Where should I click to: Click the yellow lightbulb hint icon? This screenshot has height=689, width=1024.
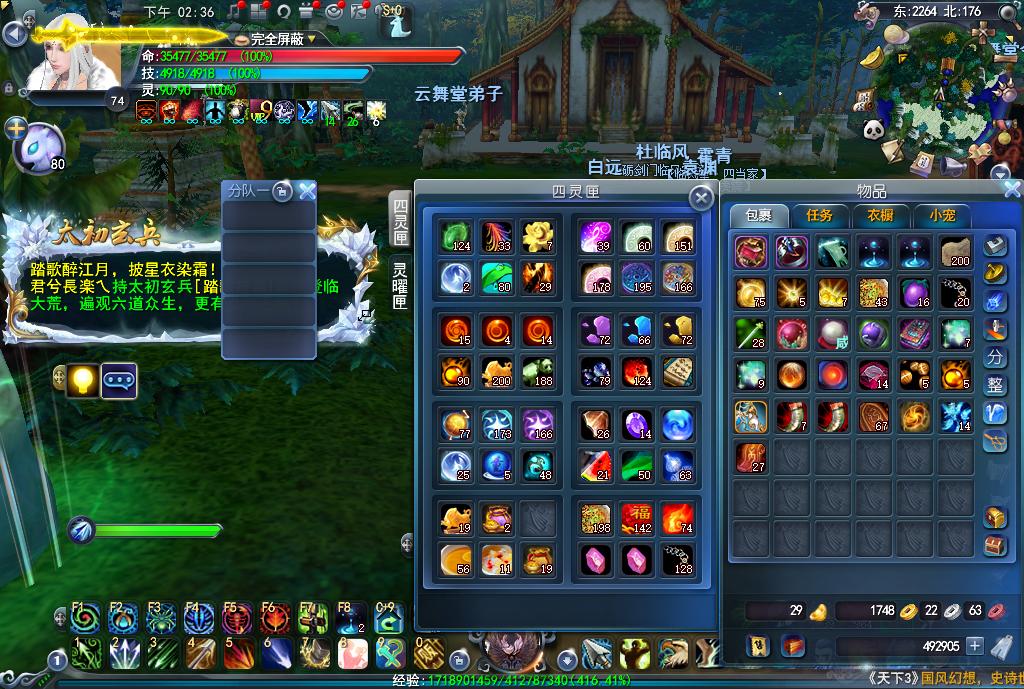coord(84,381)
